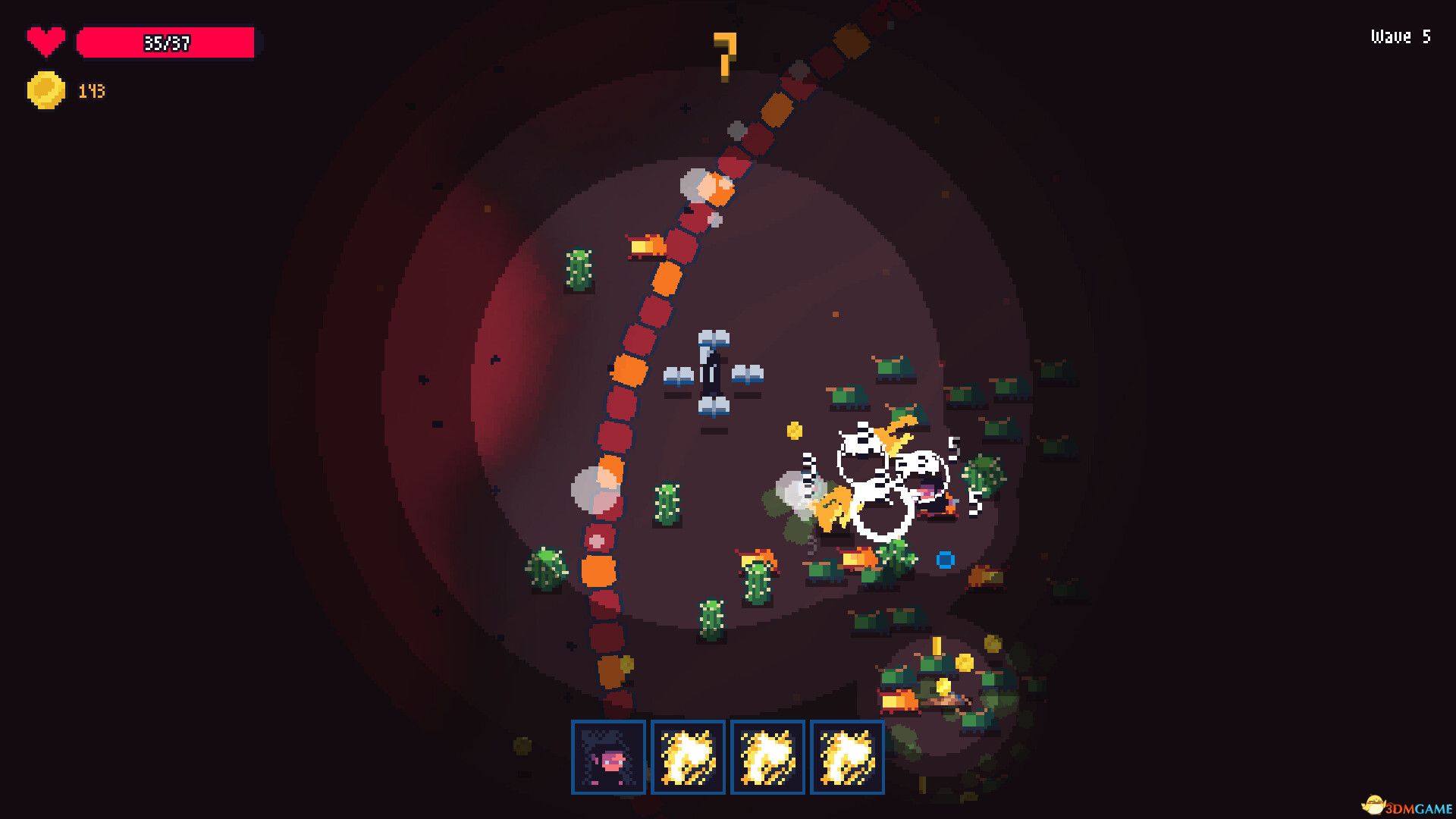Click the windmill tower structure on the map

pyautogui.click(x=711, y=372)
